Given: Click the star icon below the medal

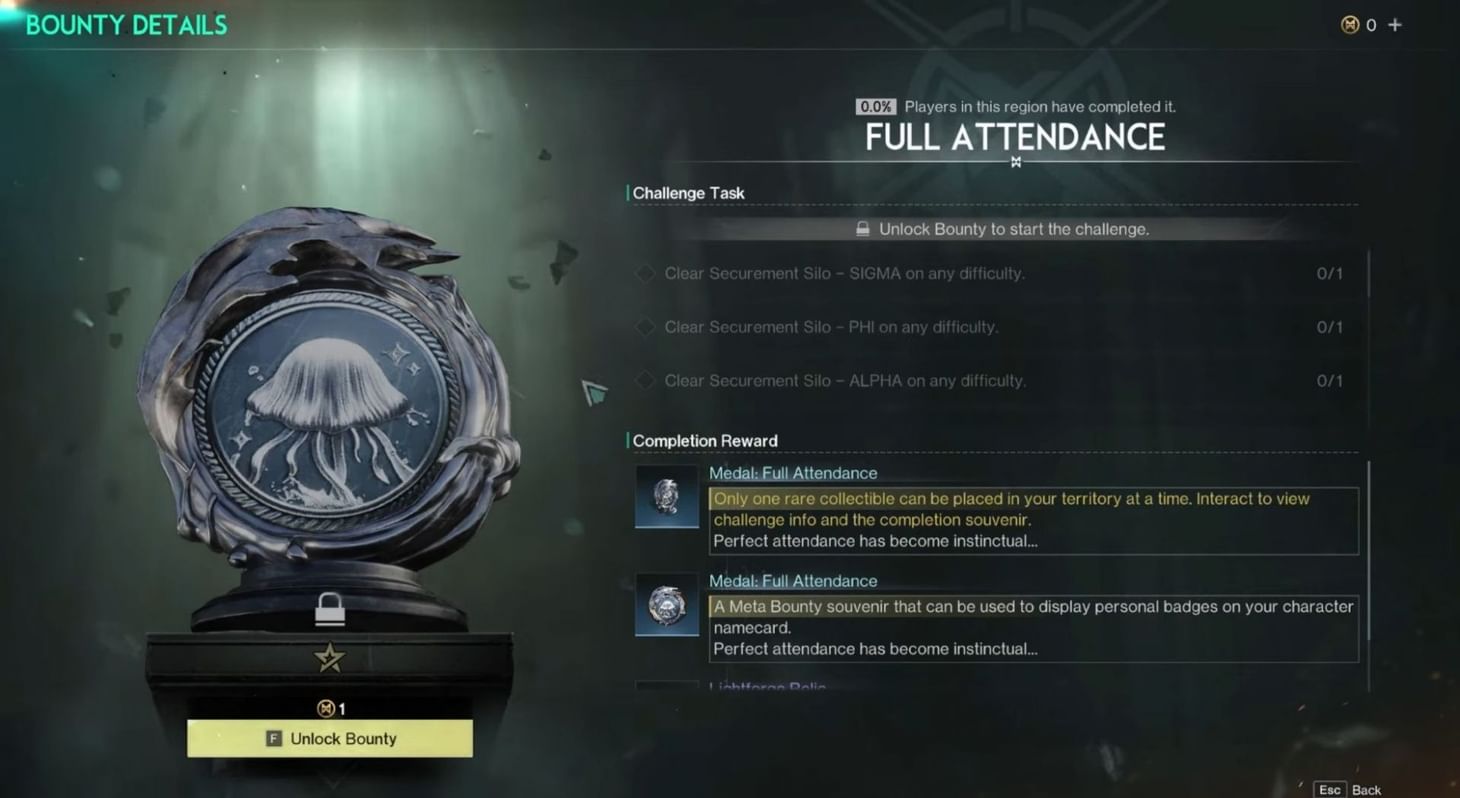Looking at the screenshot, I should (x=329, y=656).
